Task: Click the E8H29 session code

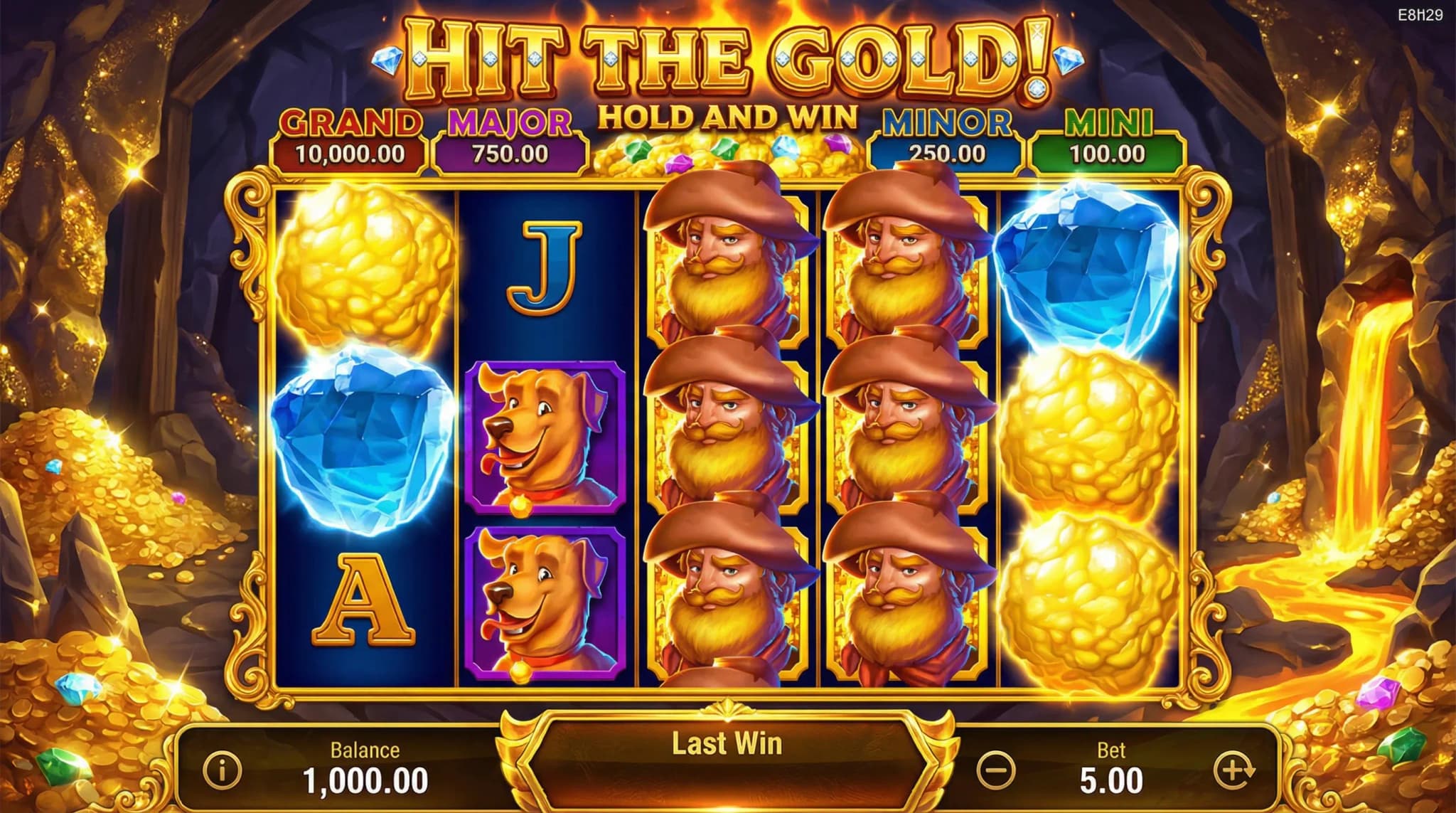Action: (x=1421, y=13)
